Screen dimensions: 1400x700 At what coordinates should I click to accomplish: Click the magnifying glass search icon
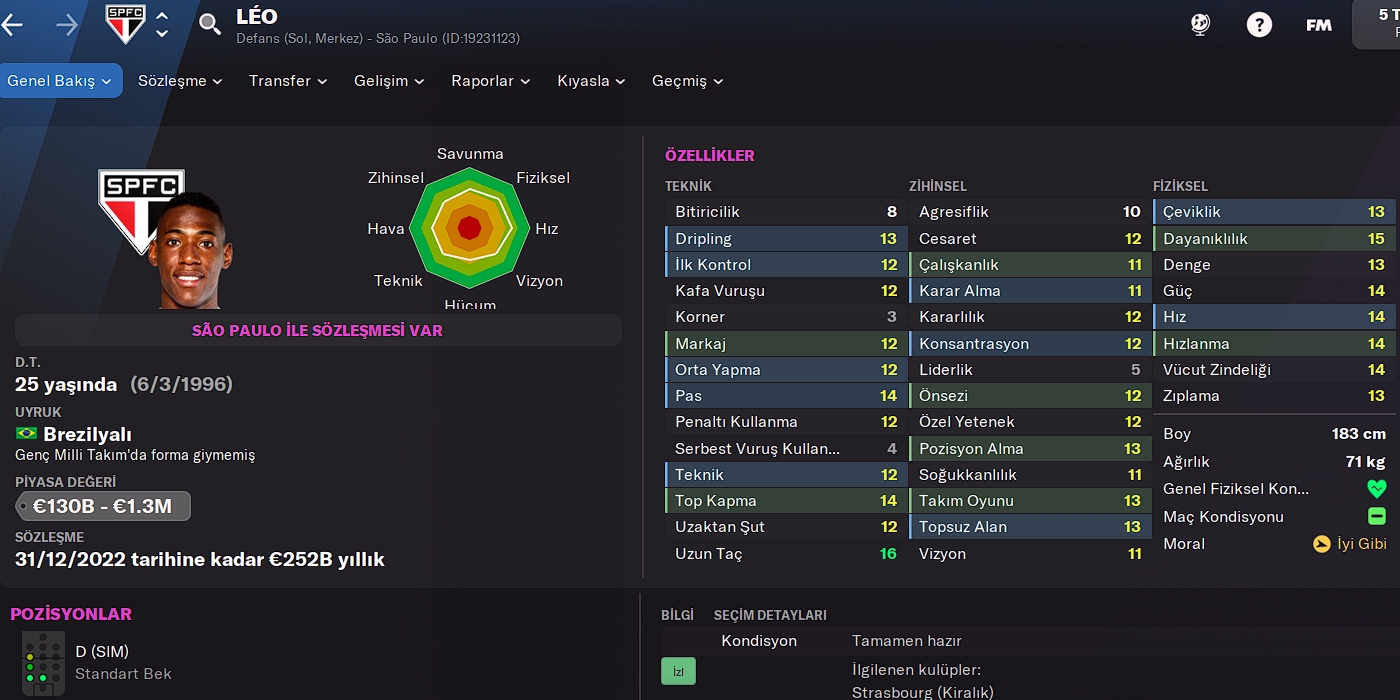[210, 24]
